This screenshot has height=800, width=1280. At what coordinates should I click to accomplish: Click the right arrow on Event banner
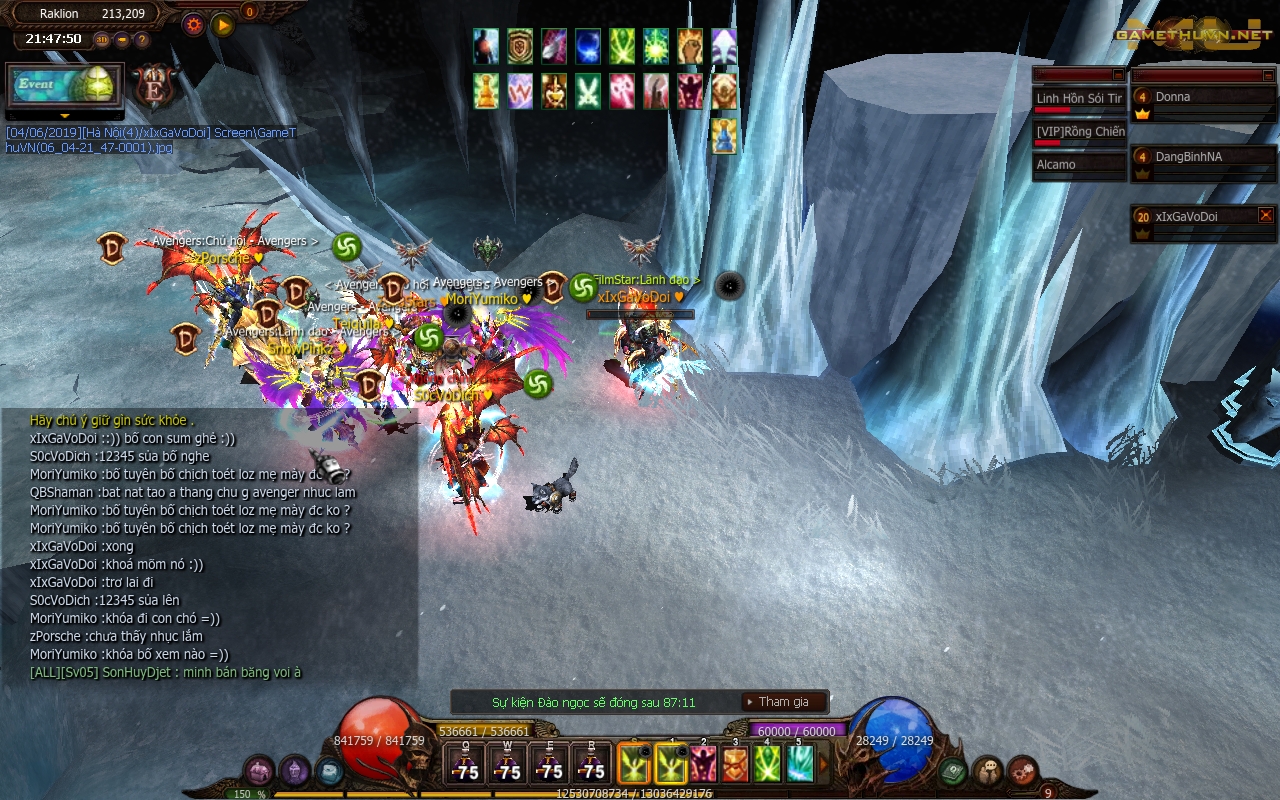(118, 115)
